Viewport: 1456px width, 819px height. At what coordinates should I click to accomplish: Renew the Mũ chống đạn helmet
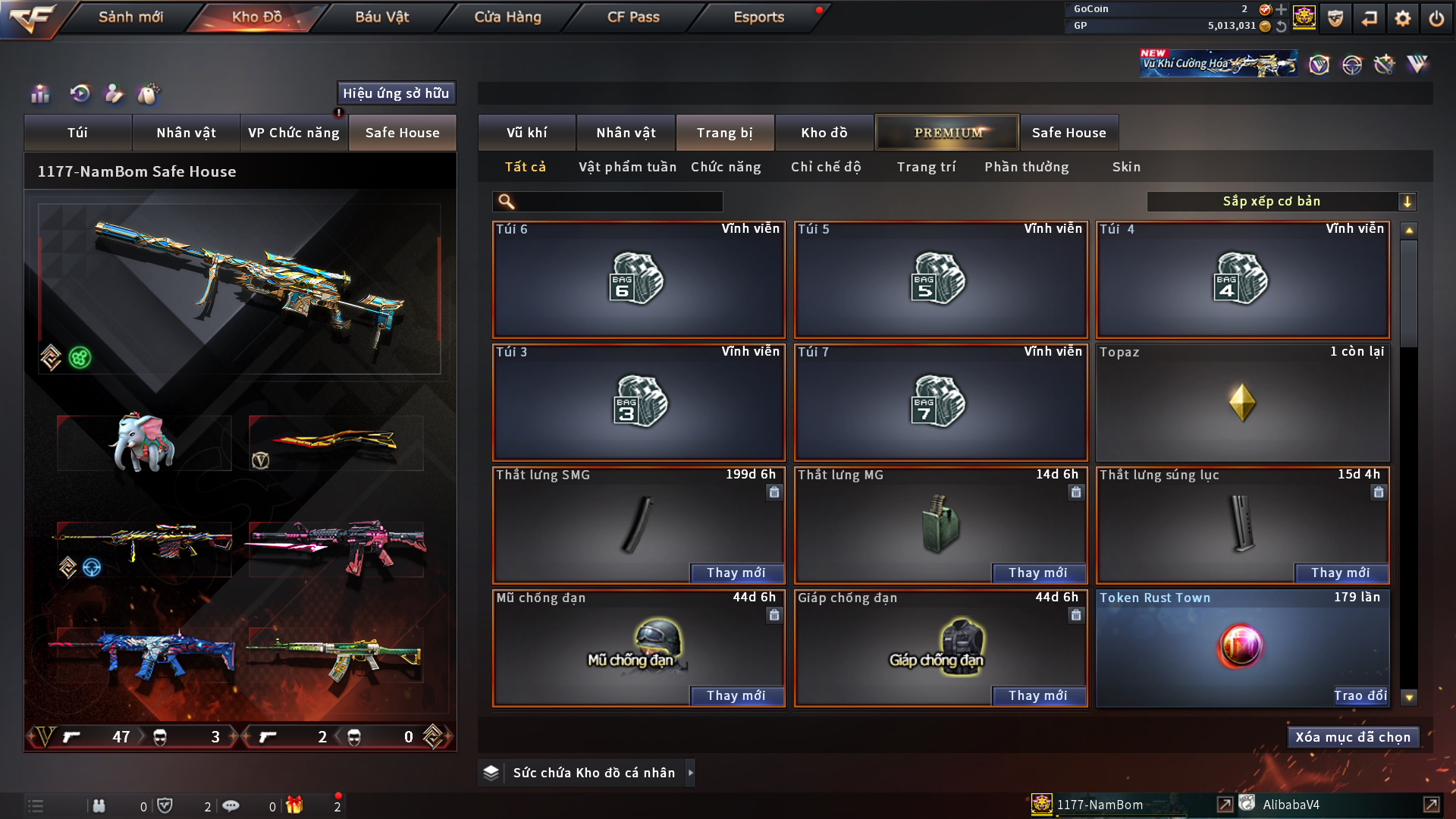click(x=736, y=696)
